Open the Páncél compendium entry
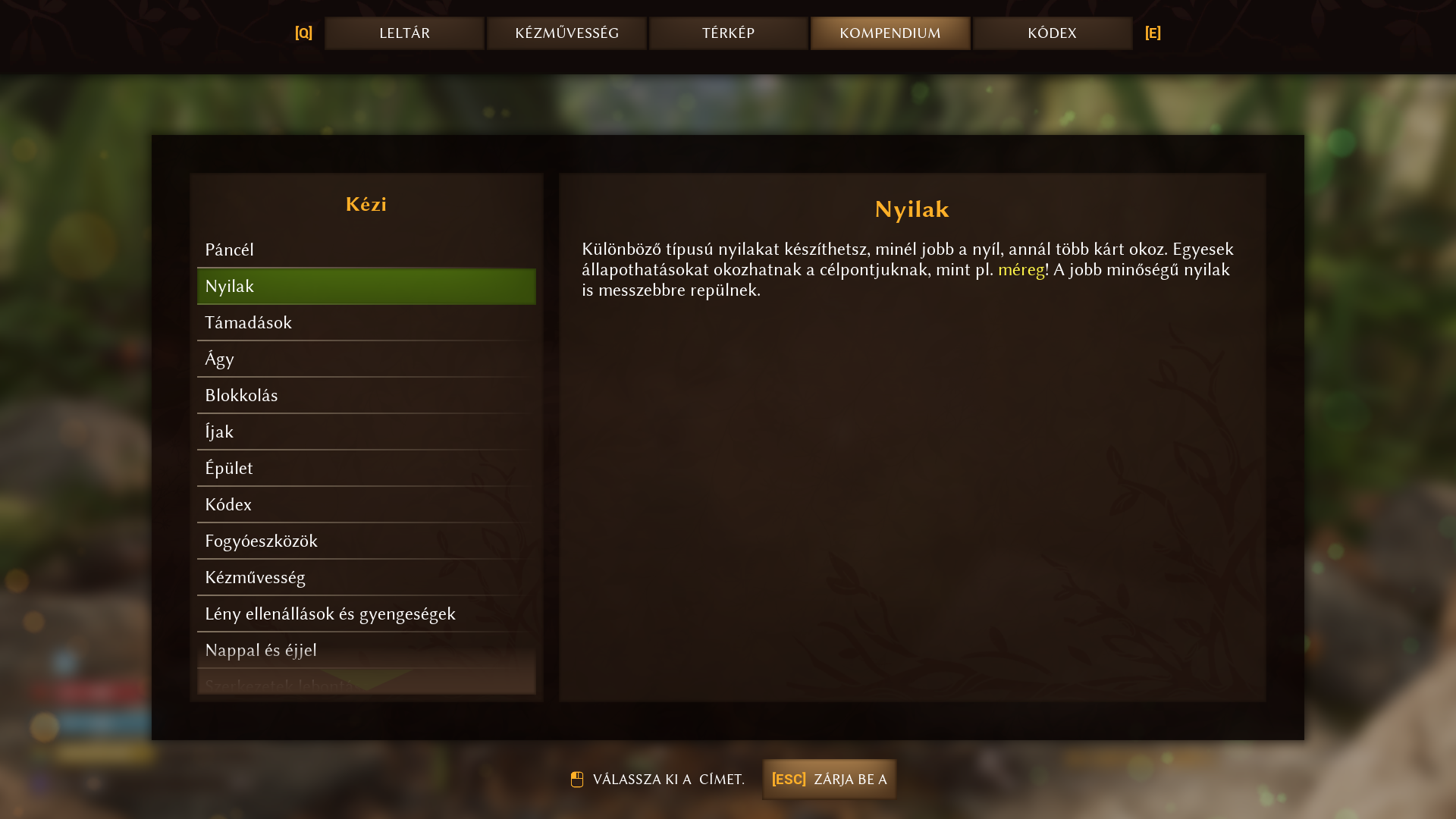The width and height of the screenshot is (1456, 819). tap(366, 249)
